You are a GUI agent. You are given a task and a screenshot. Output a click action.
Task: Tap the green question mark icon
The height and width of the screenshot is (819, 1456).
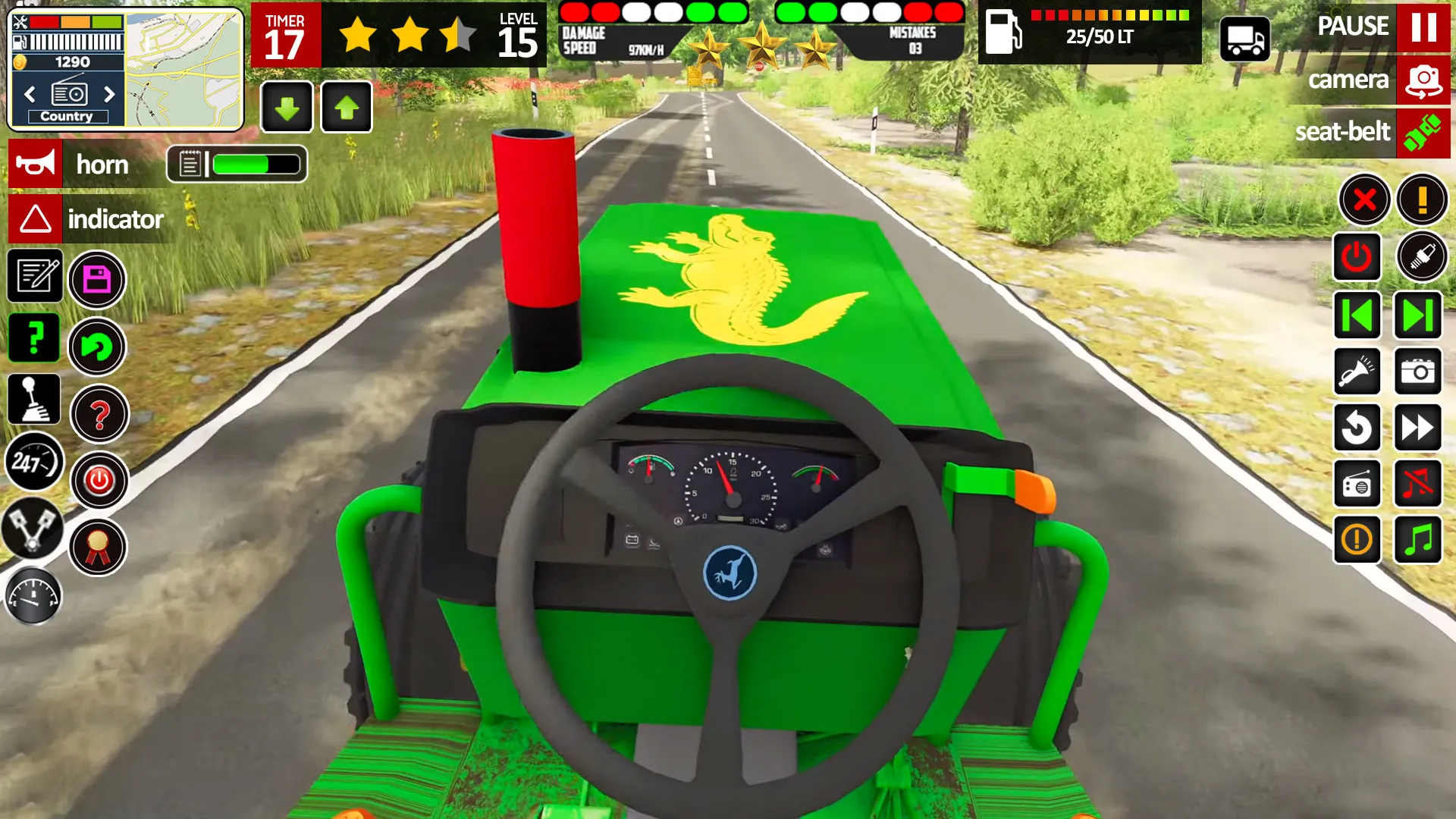(x=34, y=337)
